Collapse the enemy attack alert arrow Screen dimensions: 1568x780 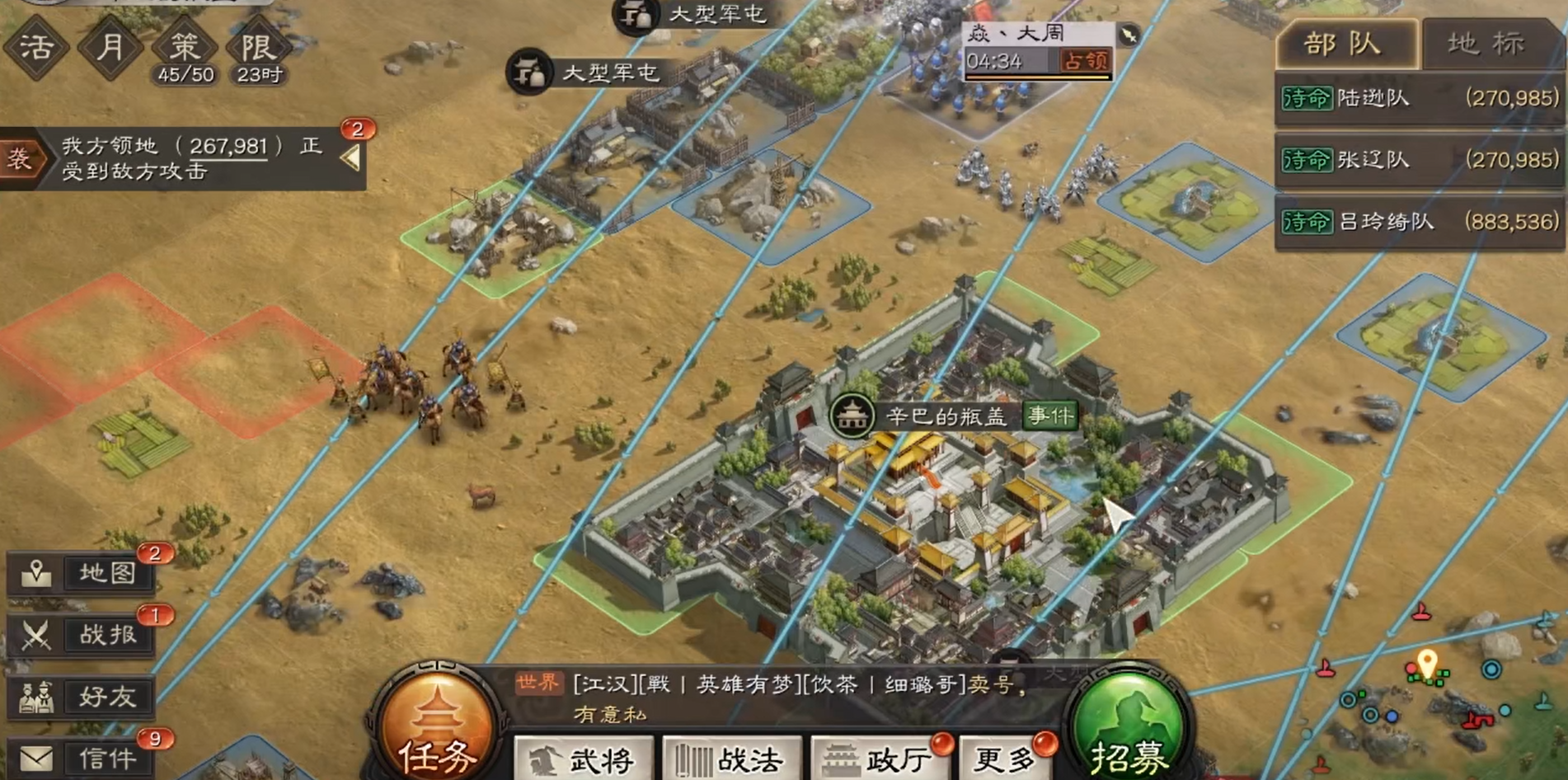(351, 157)
